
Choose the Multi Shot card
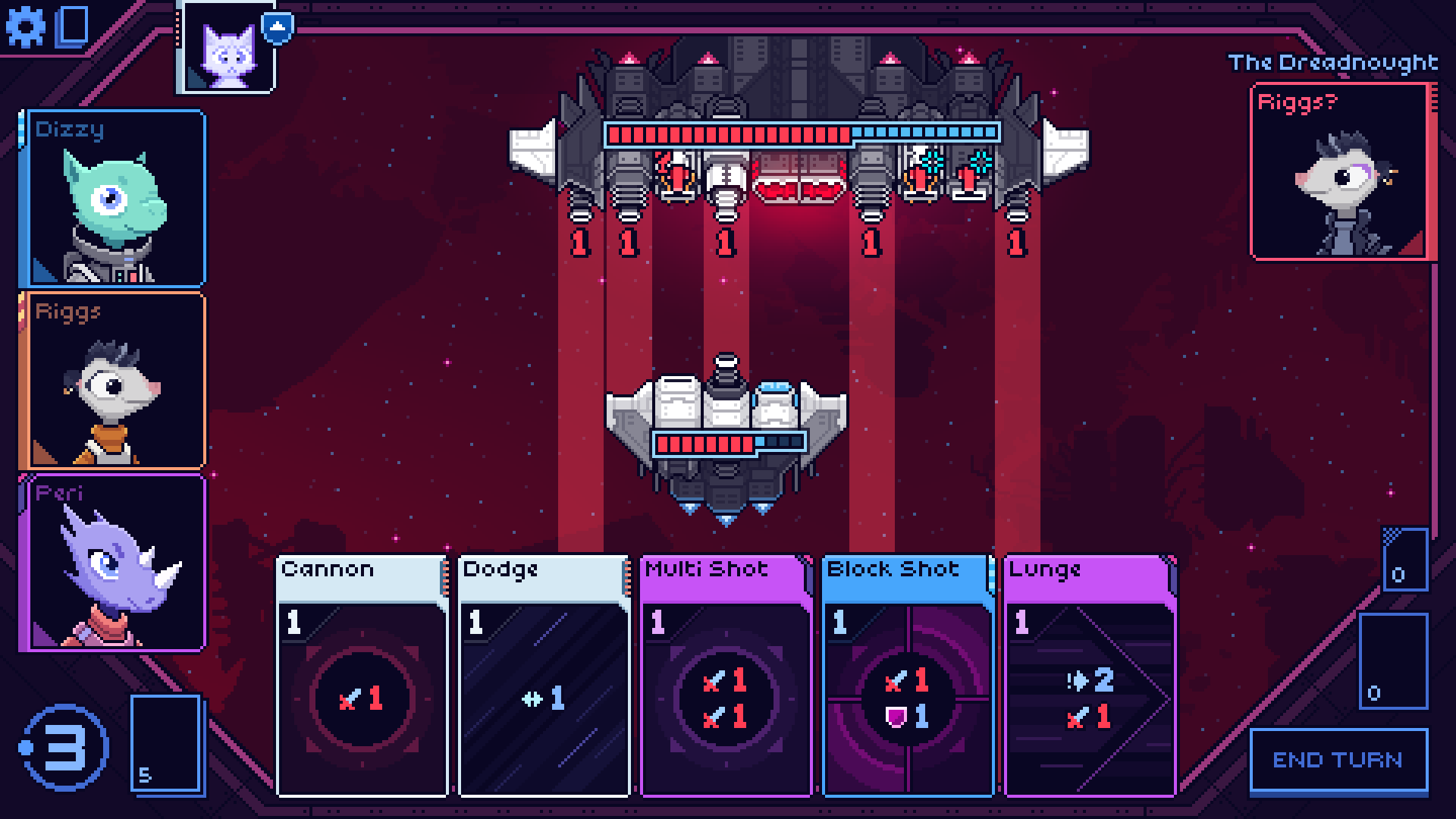tap(726, 676)
